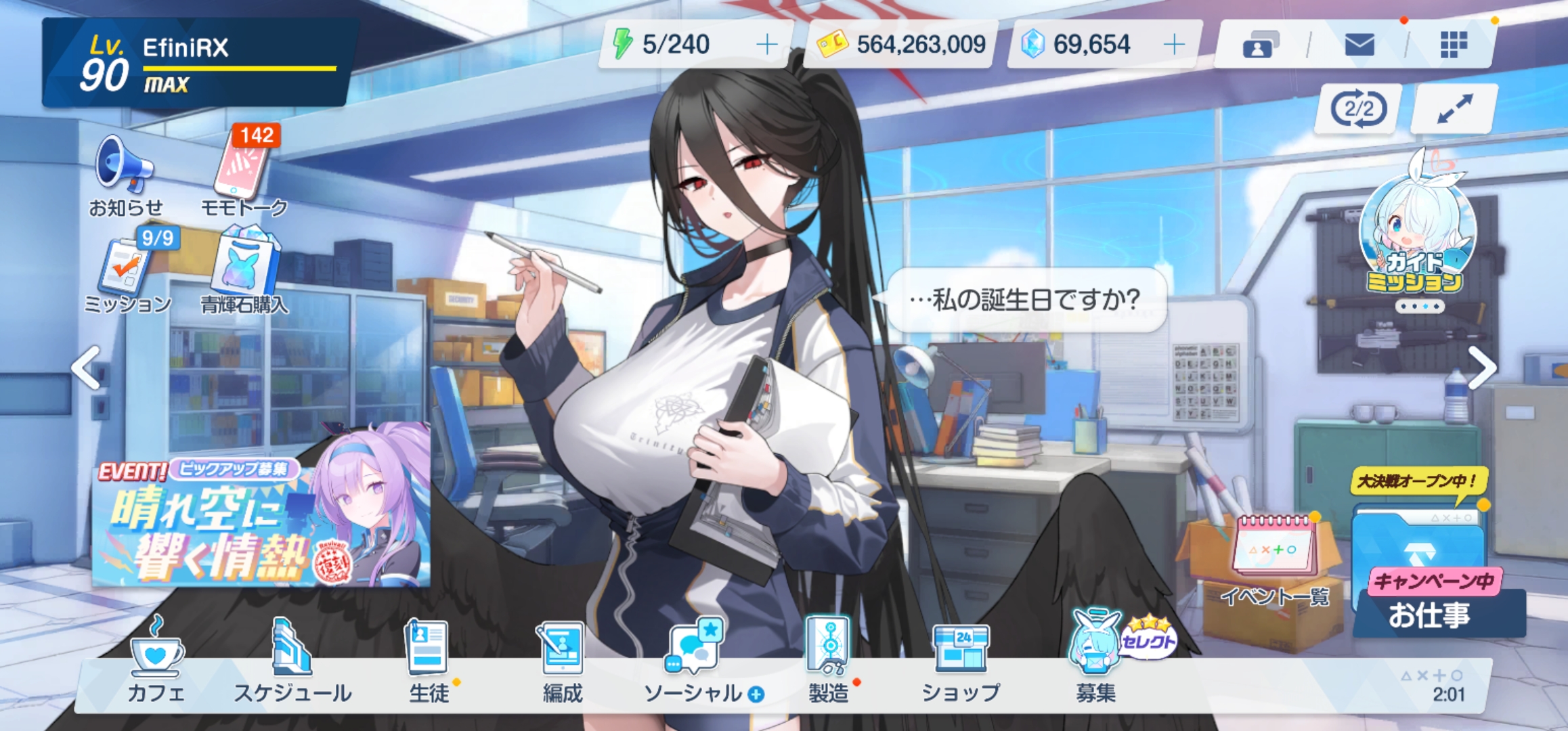Hide the UI with the expand arrows button
The image size is (1568, 731).
coord(1454,108)
